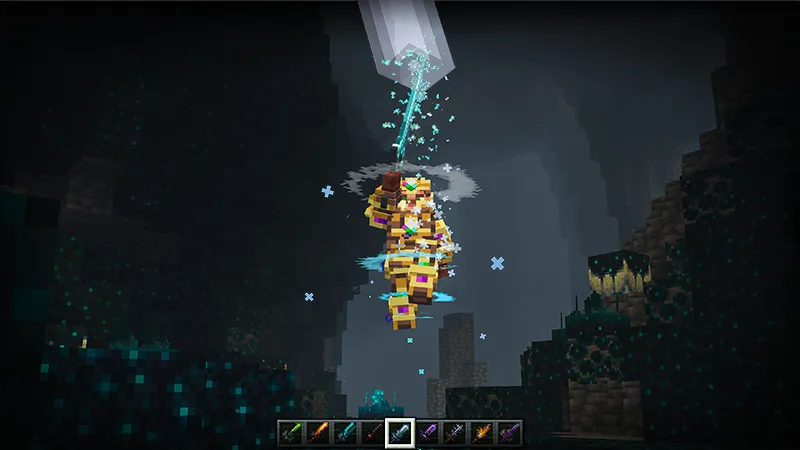
Task: Pick the dark red sword slot
Action: [x=372, y=432]
